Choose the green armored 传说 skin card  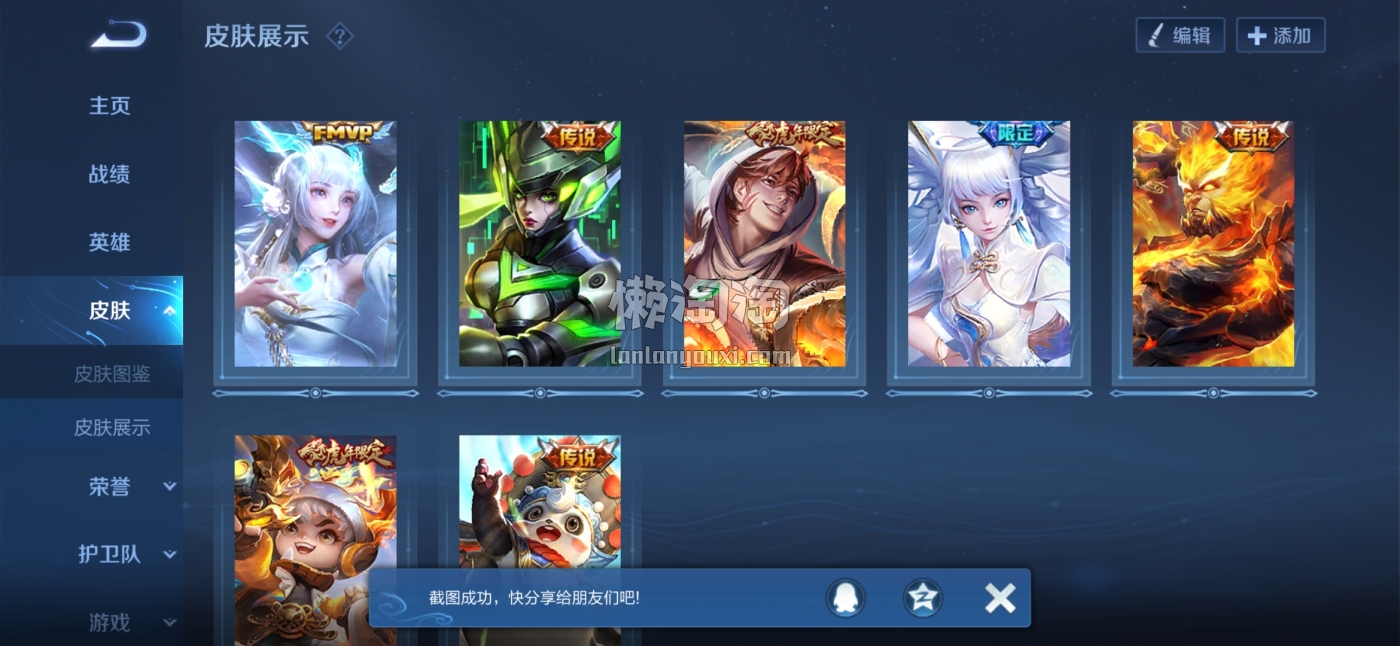click(x=540, y=245)
